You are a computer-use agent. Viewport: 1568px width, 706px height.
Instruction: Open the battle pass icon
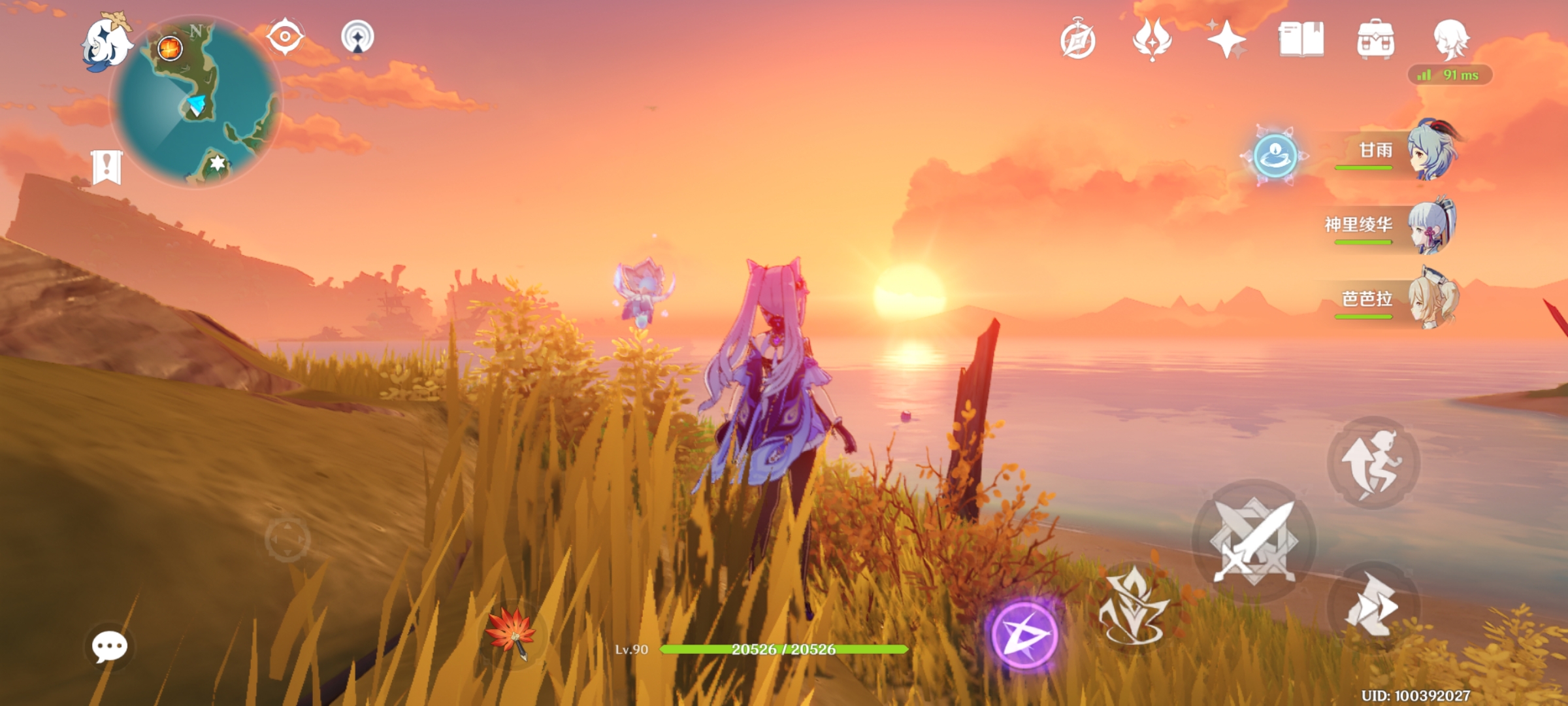tap(1152, 39)
